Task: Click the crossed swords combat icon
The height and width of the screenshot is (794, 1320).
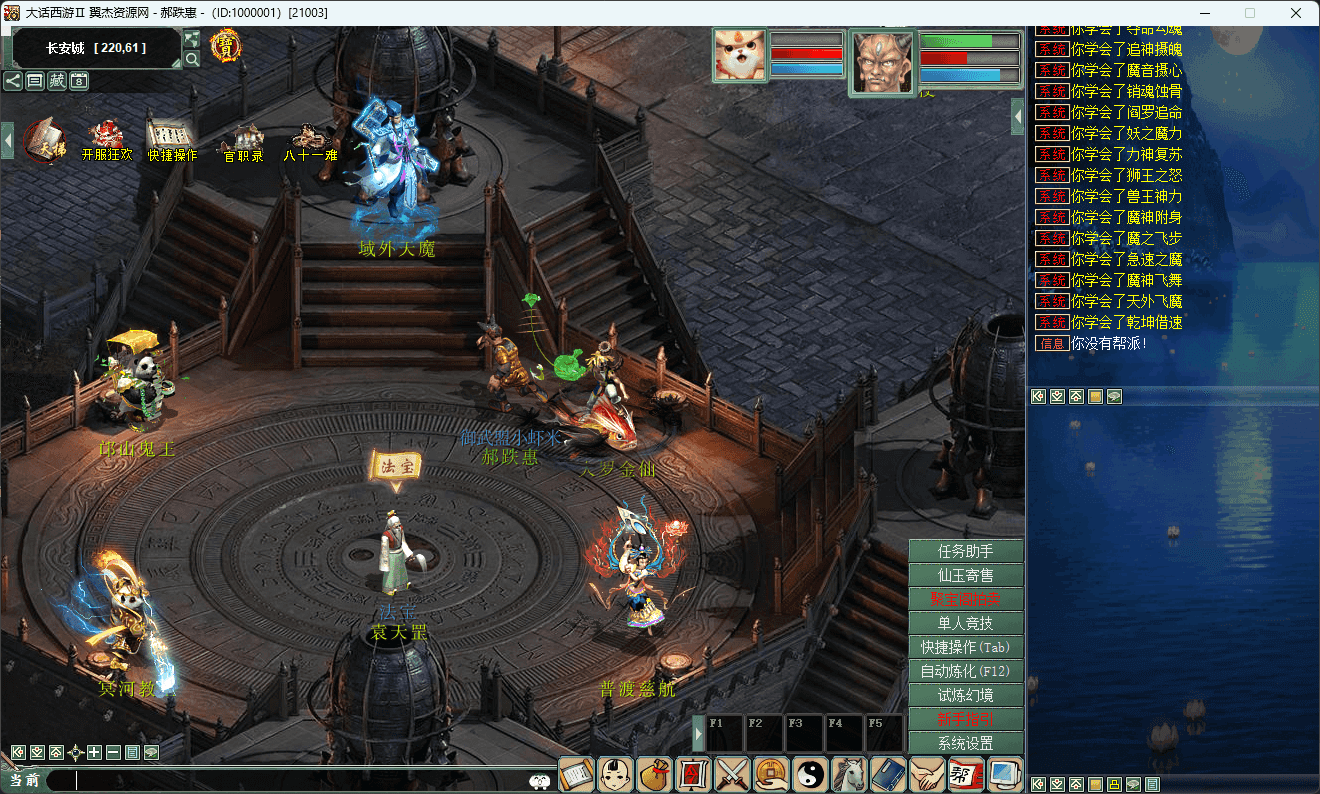Action: click(733, 775)
